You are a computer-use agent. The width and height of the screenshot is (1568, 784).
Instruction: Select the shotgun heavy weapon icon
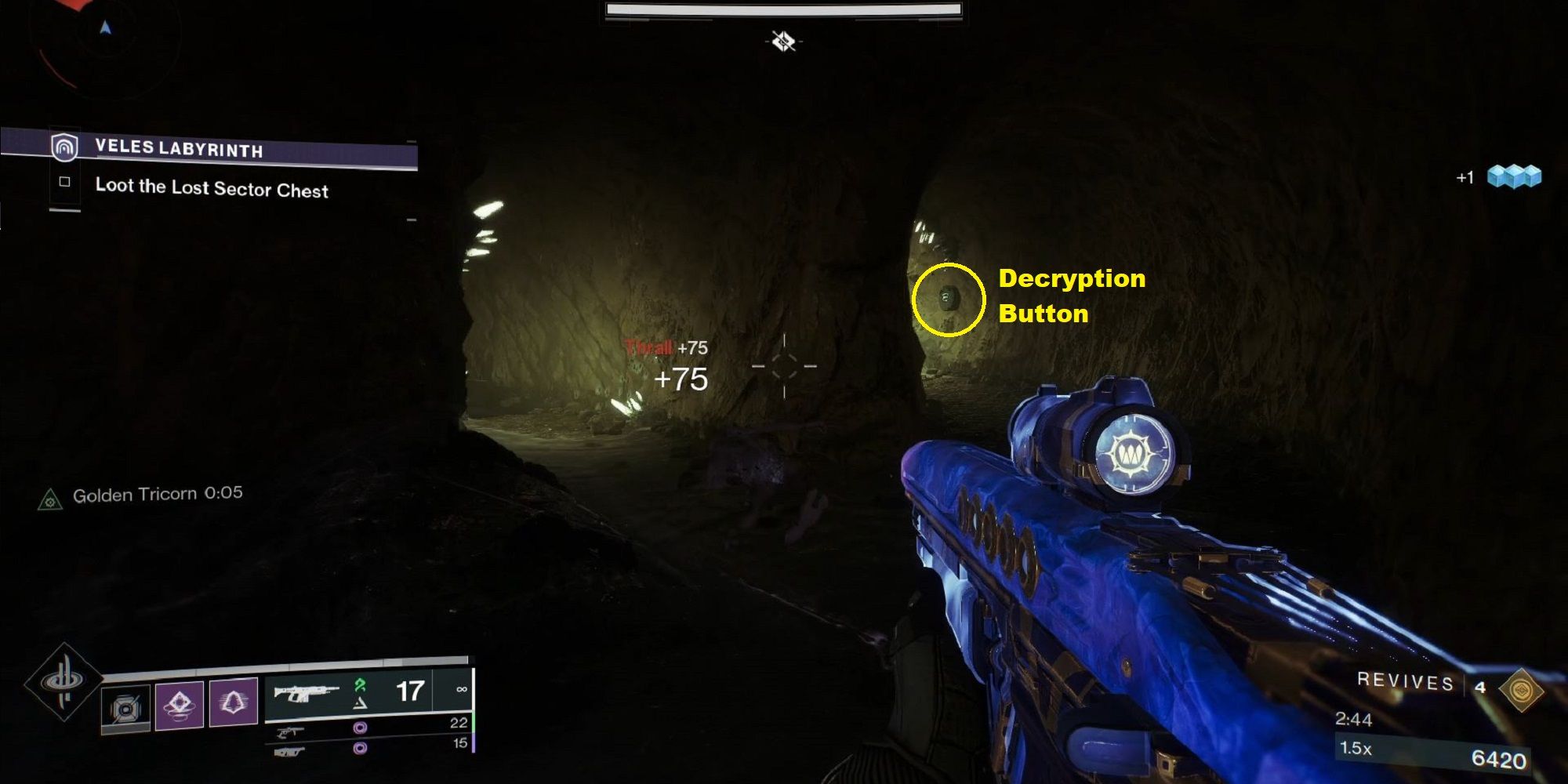(290, 751)
